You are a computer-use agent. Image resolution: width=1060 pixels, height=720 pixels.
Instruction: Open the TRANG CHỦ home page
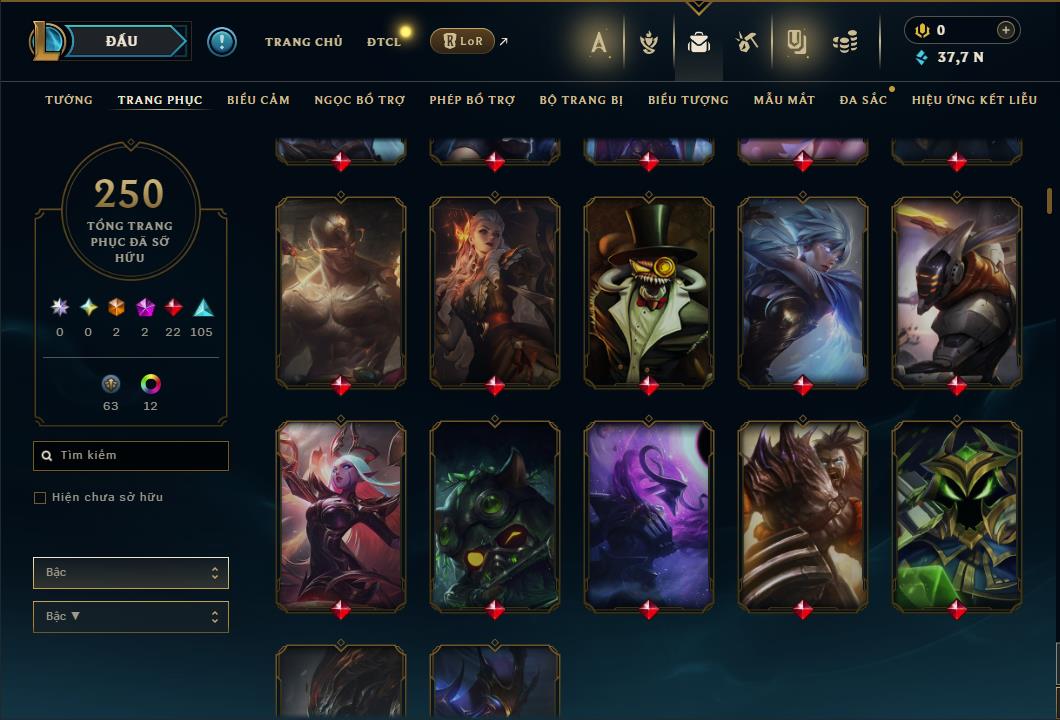coord(303,42)
